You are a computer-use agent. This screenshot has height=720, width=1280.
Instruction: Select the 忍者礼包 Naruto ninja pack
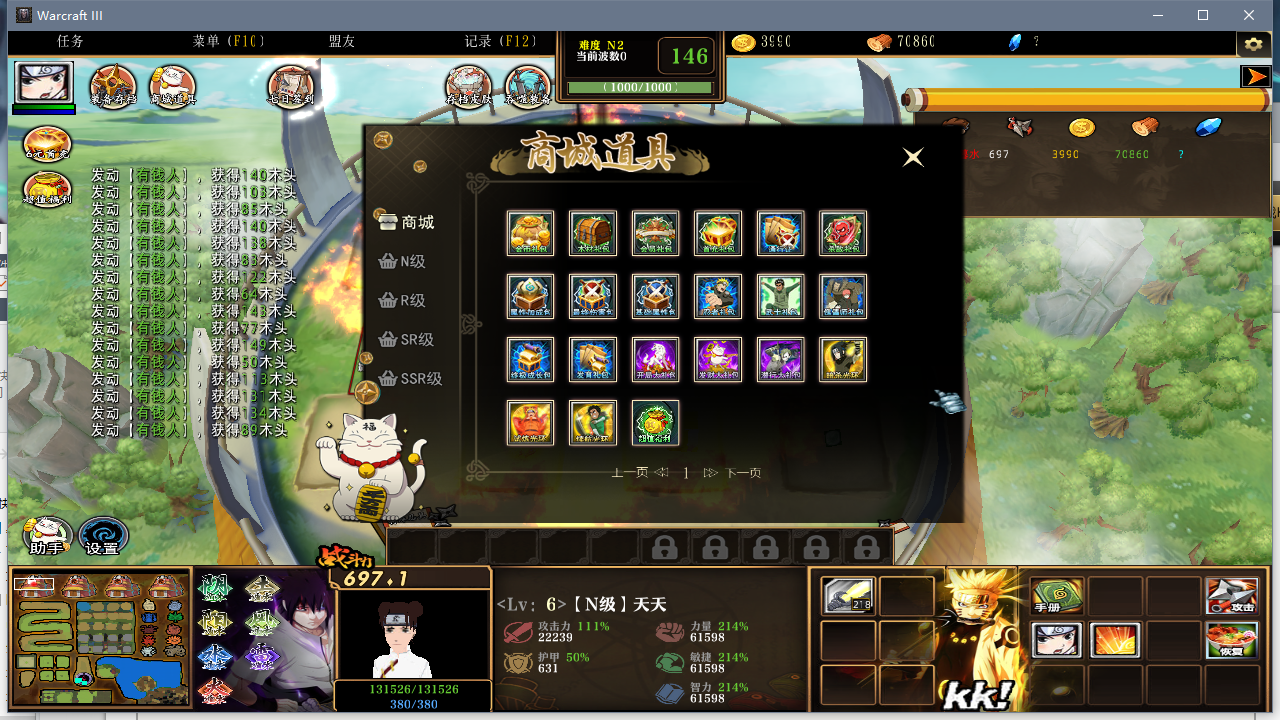[x=718, y=296]
